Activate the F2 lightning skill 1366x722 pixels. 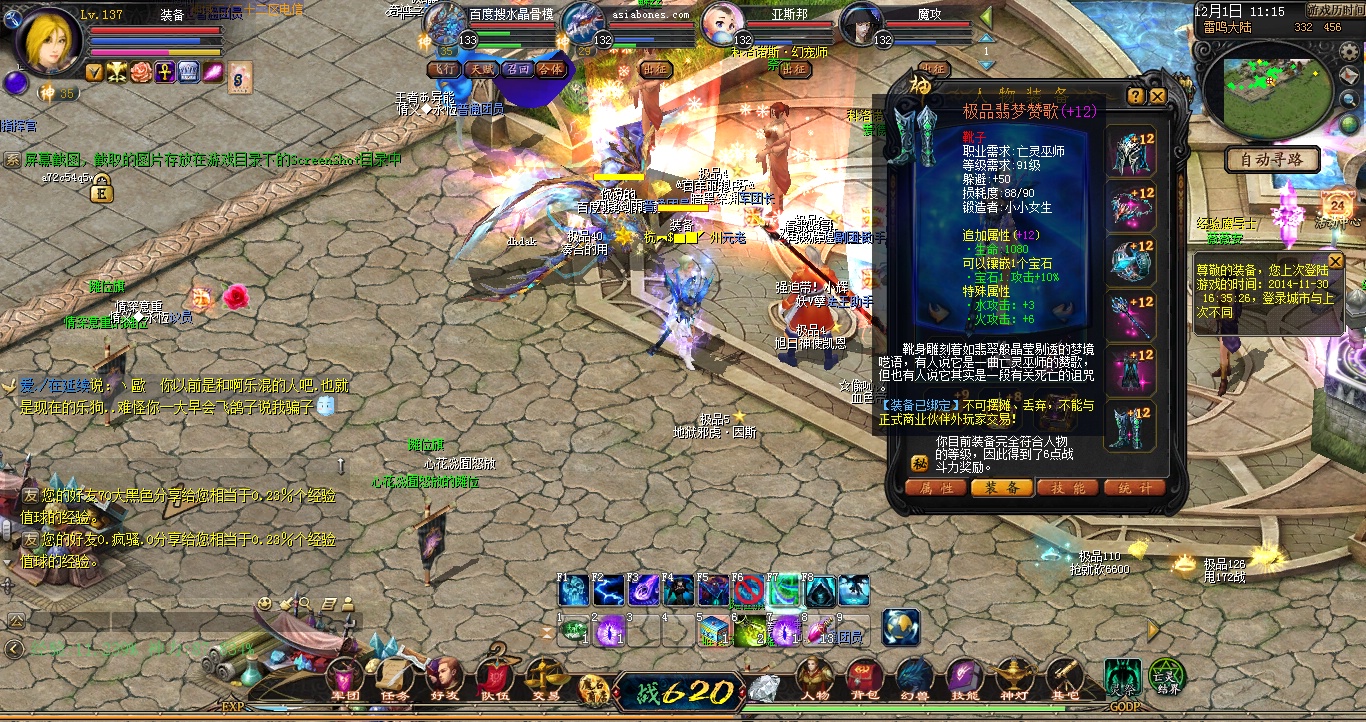click(608, 590)
